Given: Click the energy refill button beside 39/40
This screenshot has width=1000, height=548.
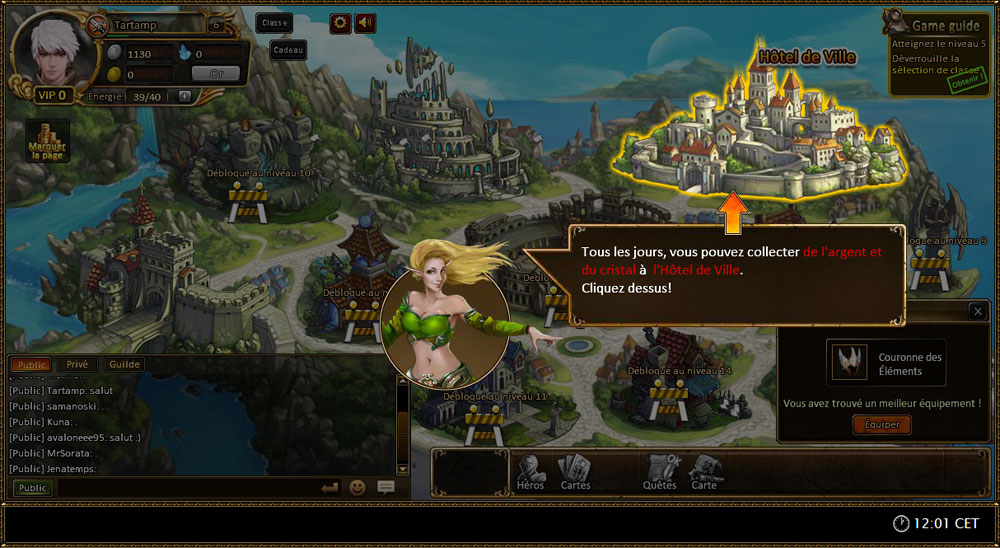Looking at the screenshot, I should [184, 96].
